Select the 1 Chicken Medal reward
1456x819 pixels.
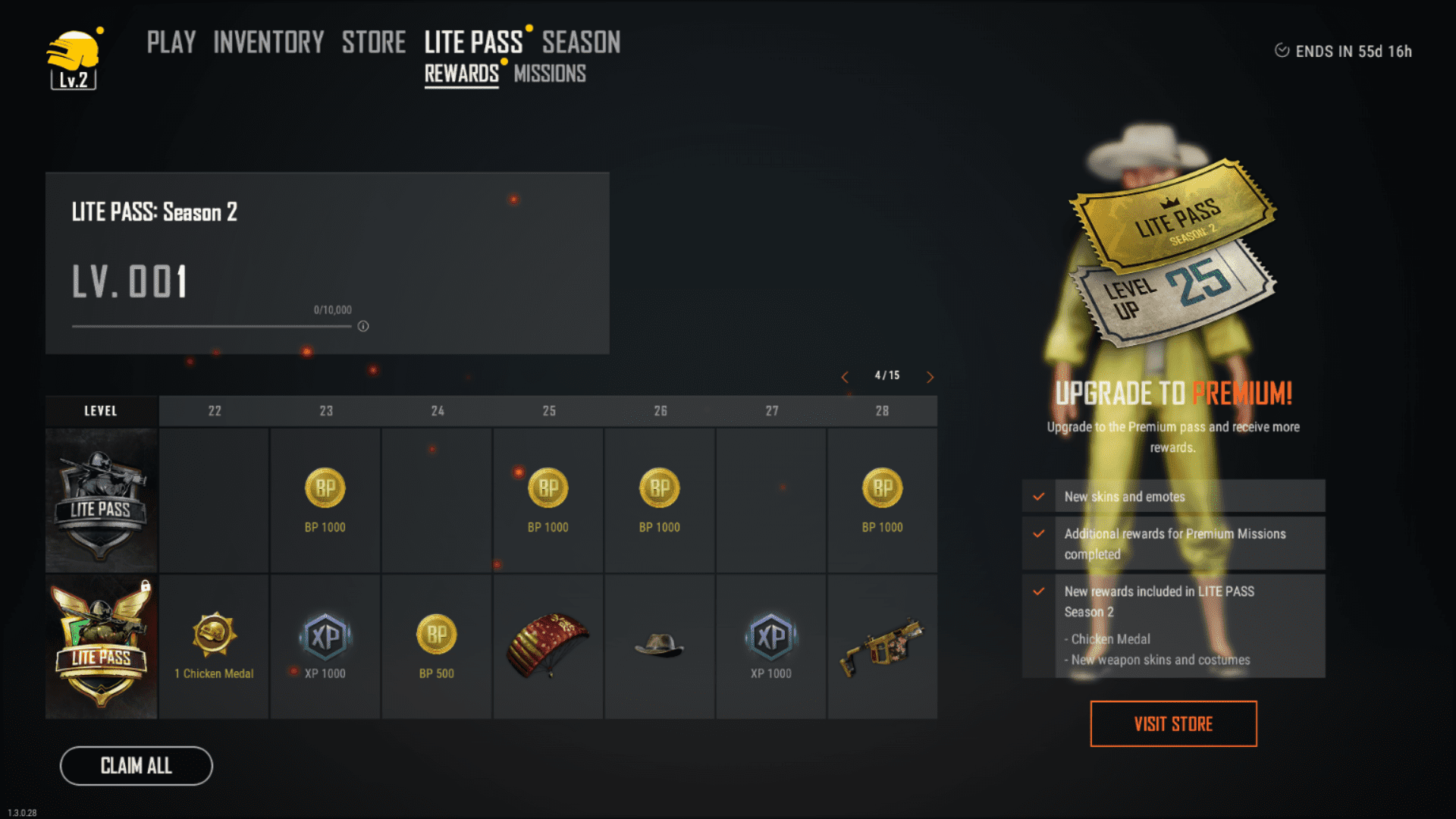coord(214,645)
